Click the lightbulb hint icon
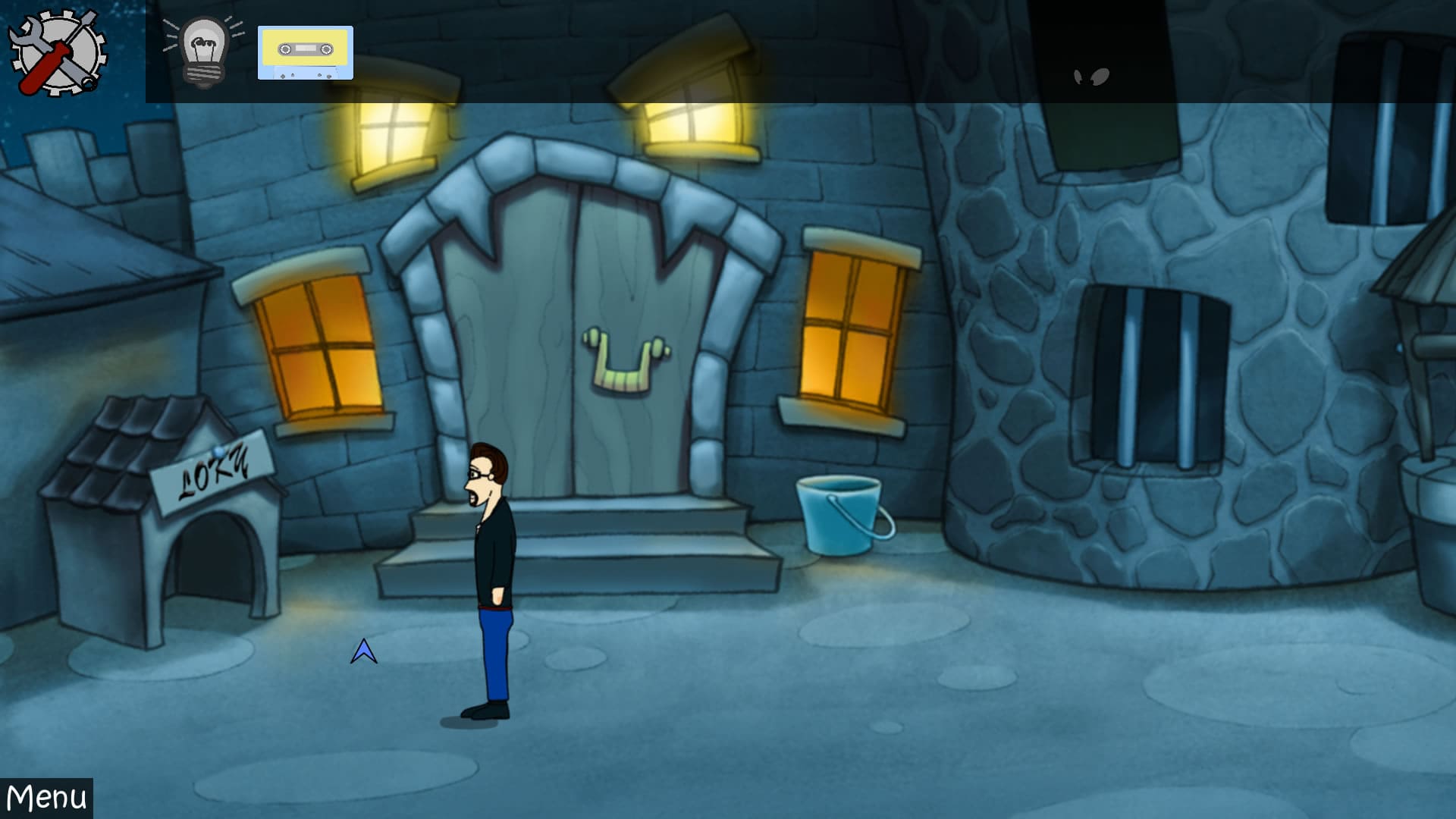Viewport: 1456px width, 819px height. [203, 51]
